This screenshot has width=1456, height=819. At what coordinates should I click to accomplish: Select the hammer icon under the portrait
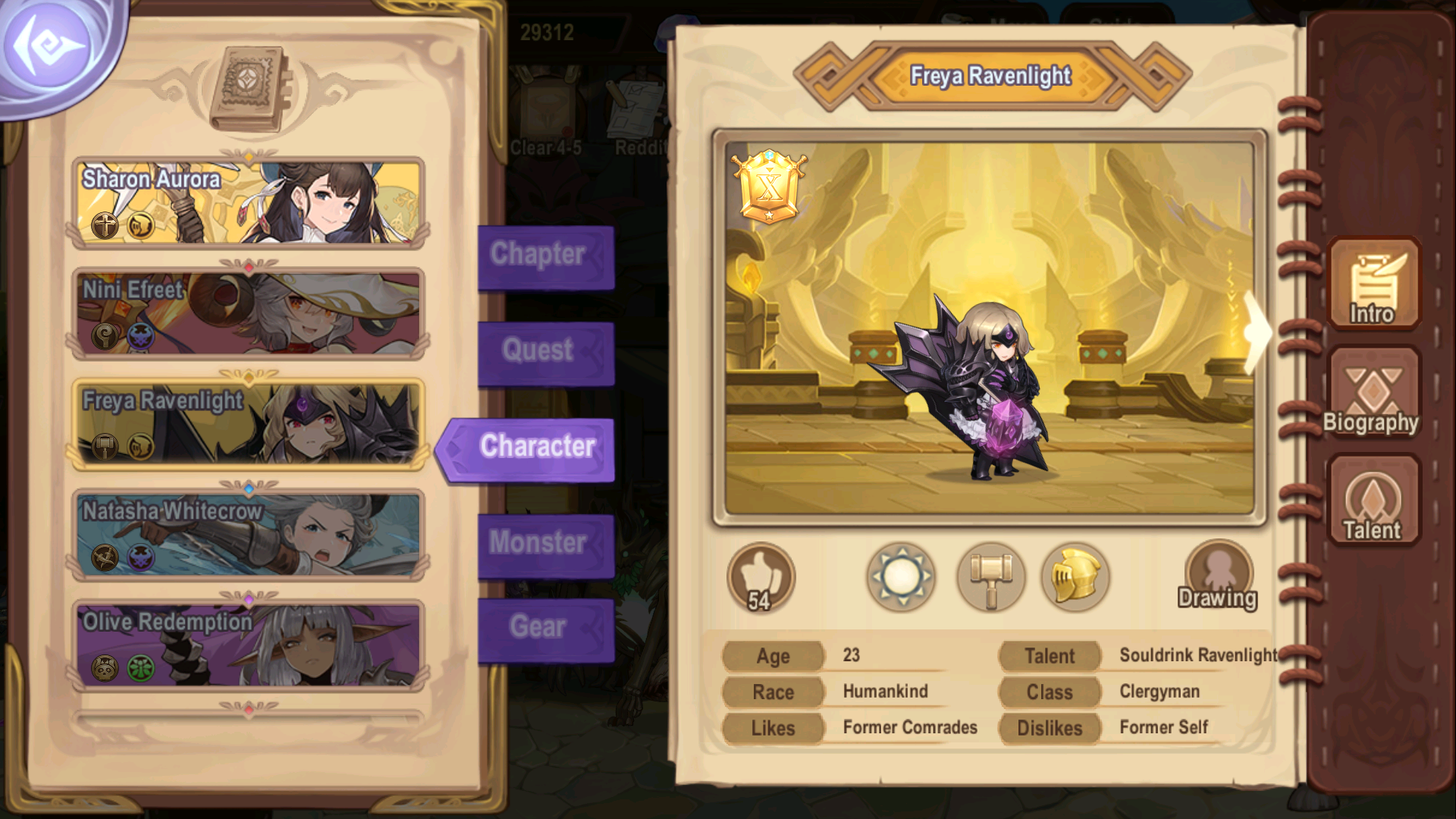pyautogui.click(x=990, y=577)
